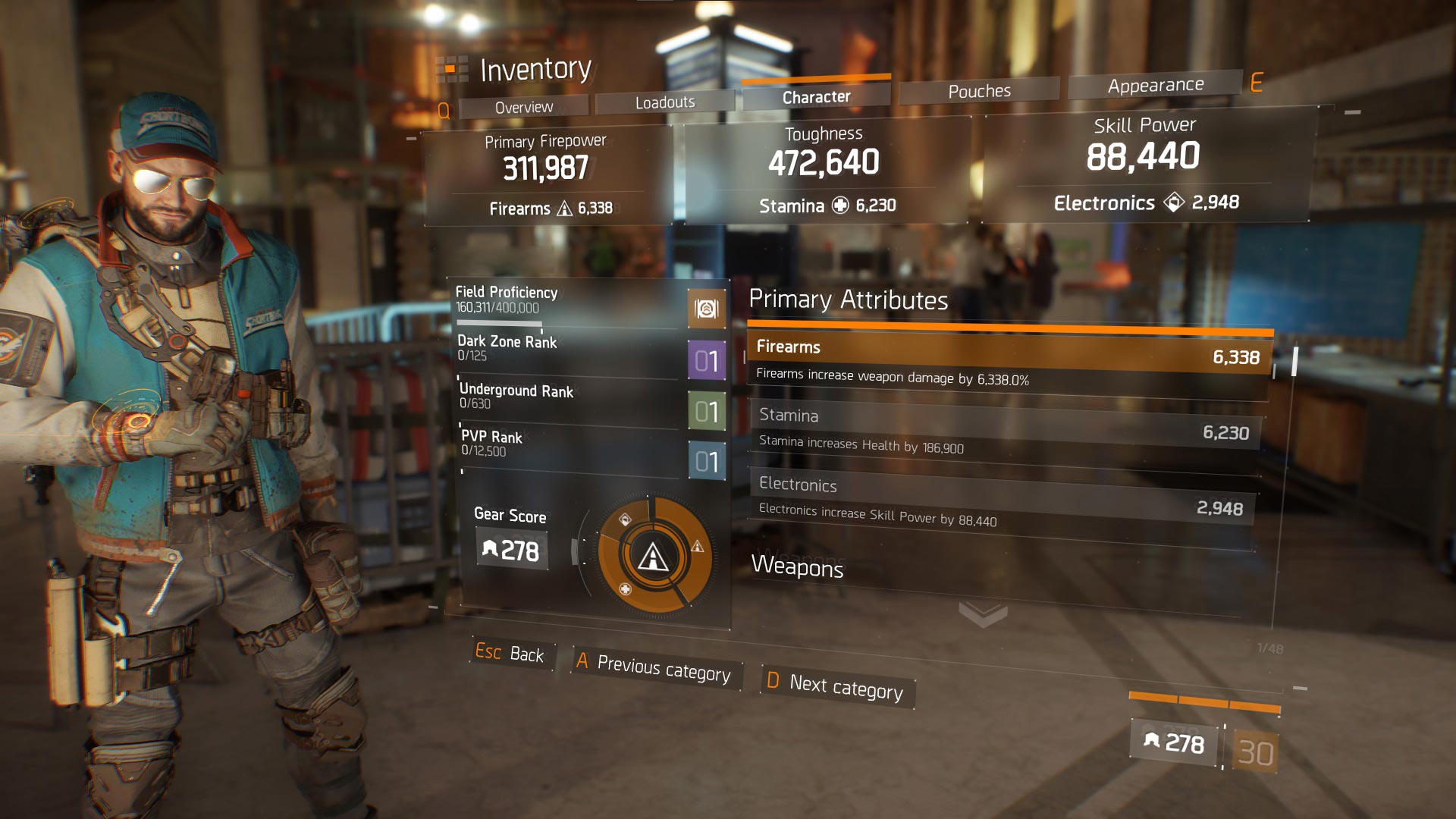The width and height of the screenshot is (1456, 819).
Task: Advance to Next category
Action: coord(837,686)
